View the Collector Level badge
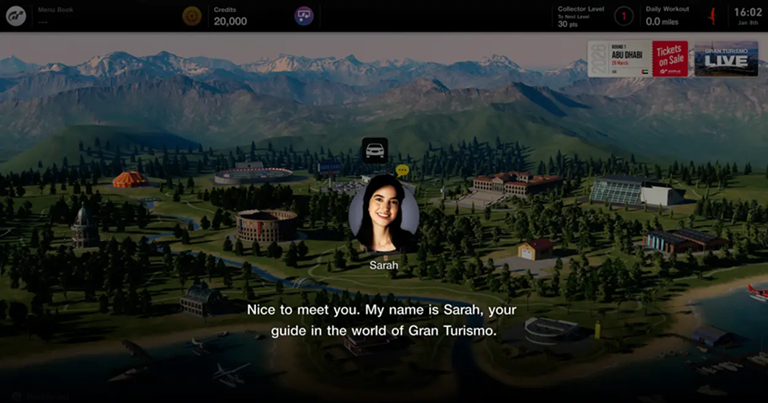Screen dimensions: 768x403 622,15
